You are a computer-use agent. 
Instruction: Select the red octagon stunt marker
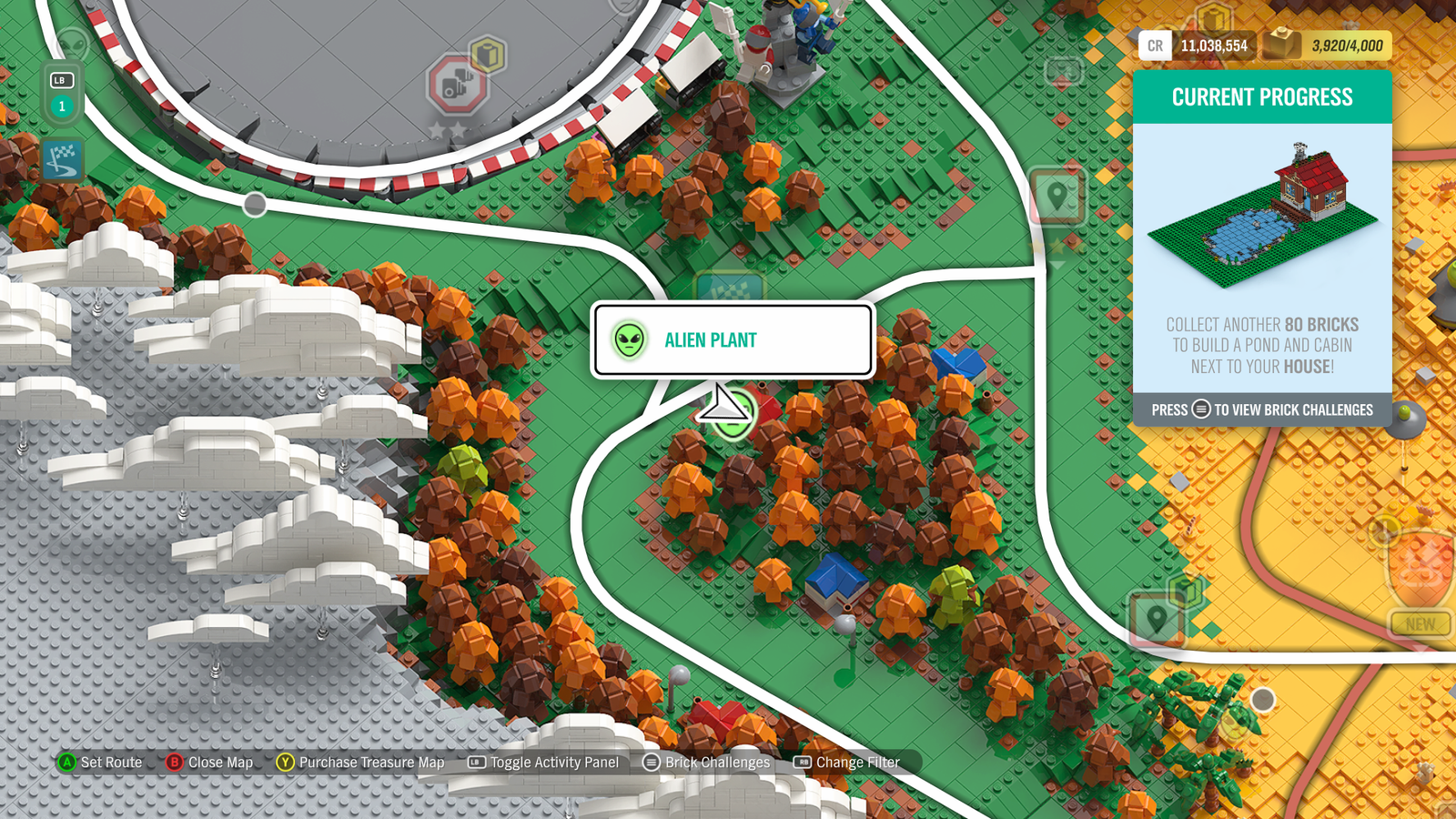click(456, 86)
